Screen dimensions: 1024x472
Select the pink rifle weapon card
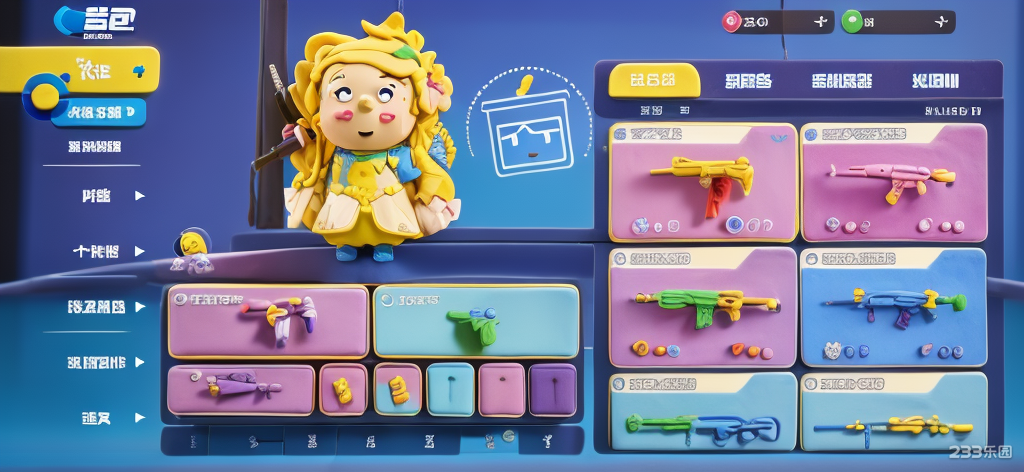tap(893, 182)
